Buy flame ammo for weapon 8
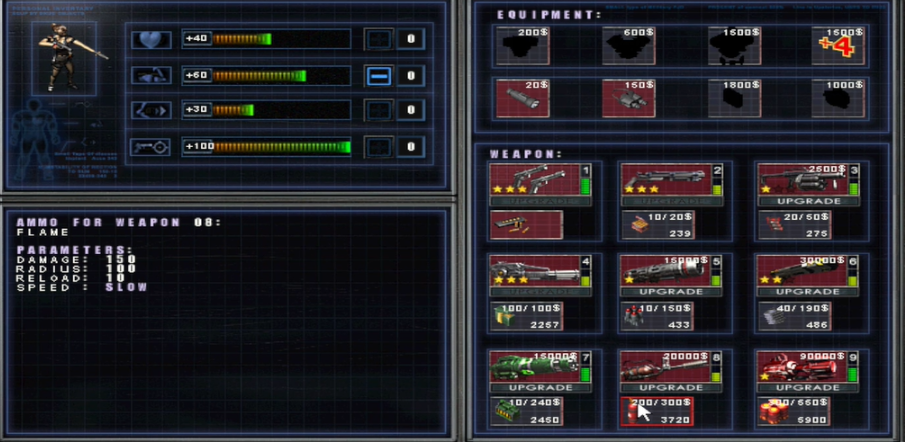Image resolution: width=905 pixels, height=442 pixels. click(x=657, y=411)
